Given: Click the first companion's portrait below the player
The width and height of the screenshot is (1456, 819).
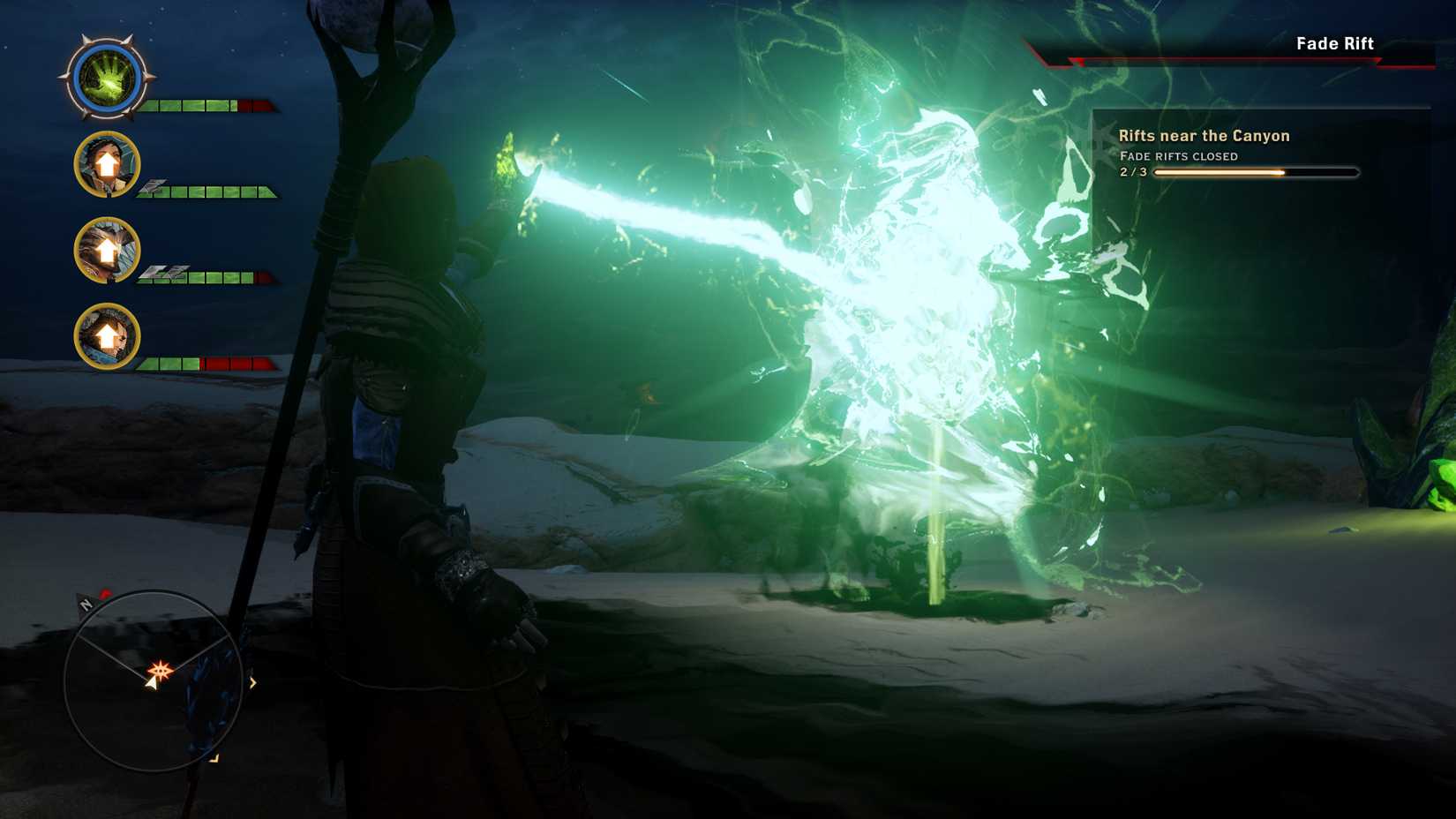Looking at the screenshot, I should tap(106, 166).
